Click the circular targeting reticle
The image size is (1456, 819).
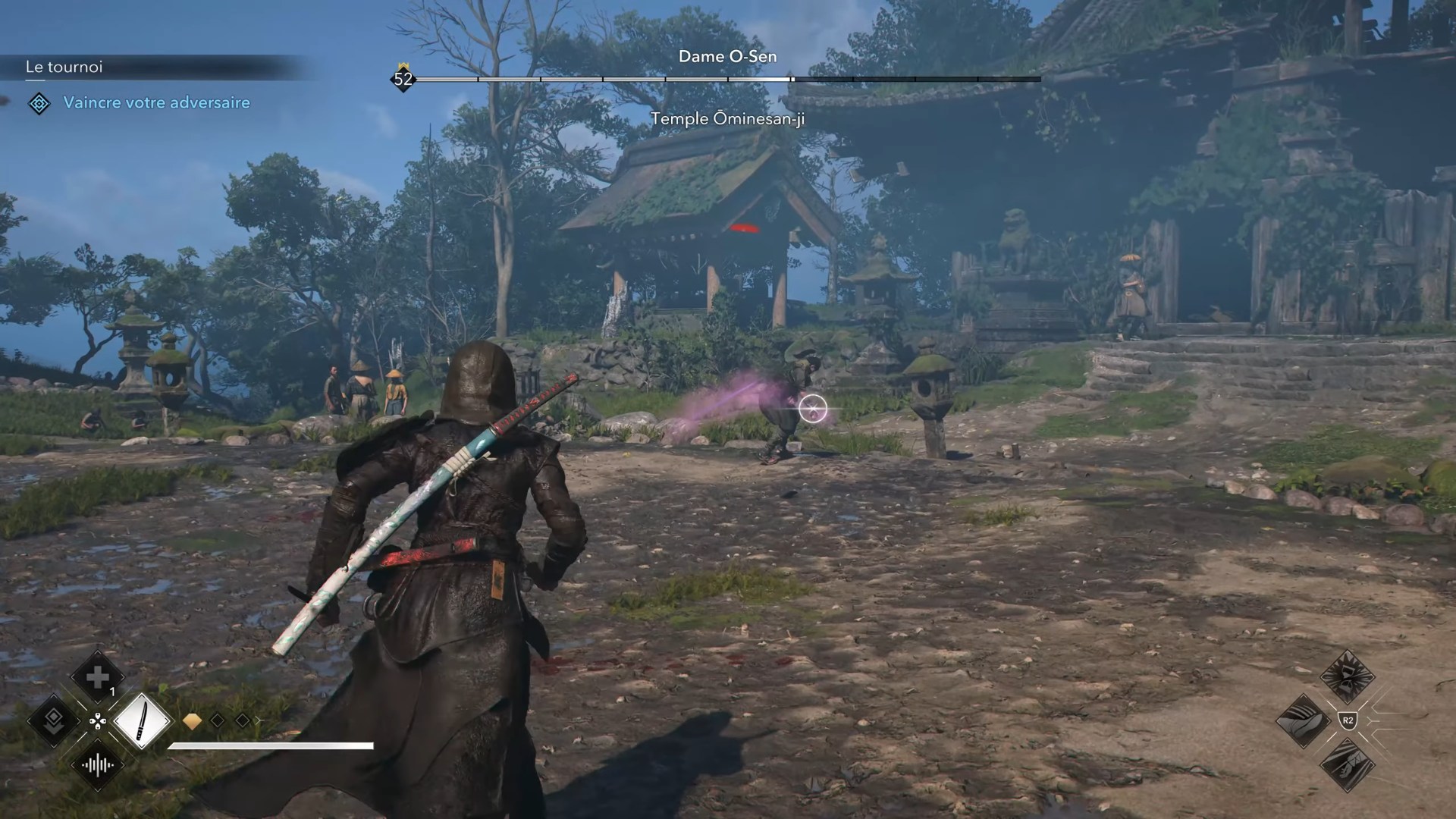click(812, 408)
